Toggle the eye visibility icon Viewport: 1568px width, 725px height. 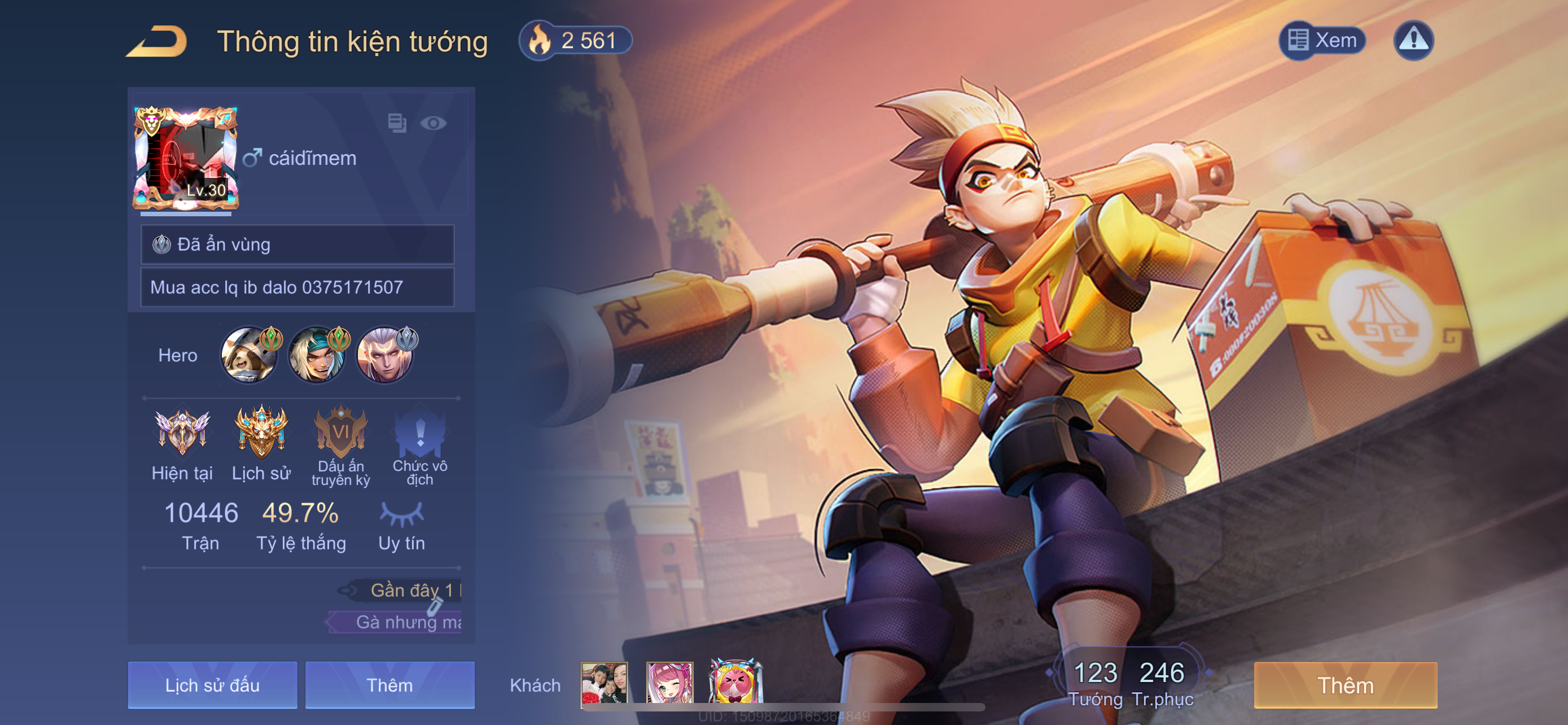tap(433, 124)
